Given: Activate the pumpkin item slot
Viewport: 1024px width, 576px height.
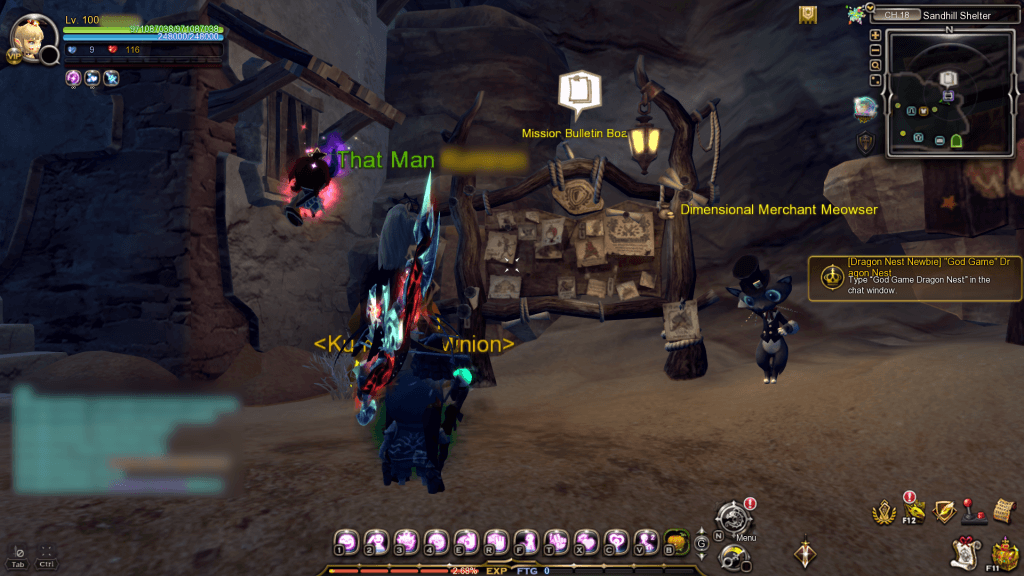Looking at the screenshot, I should (675, 540).
